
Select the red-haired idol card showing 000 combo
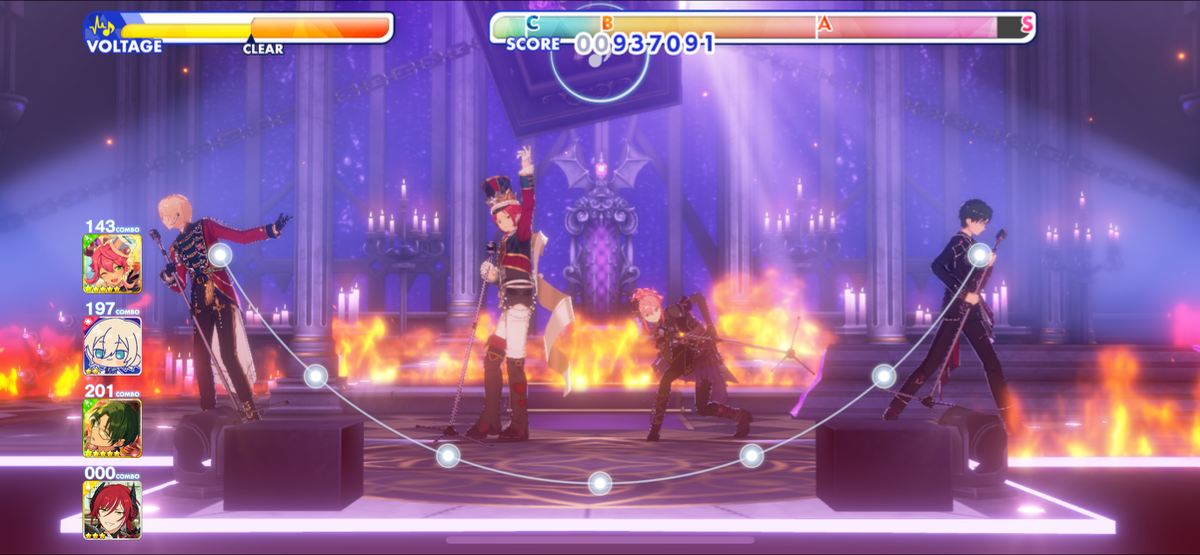point(112,510)
